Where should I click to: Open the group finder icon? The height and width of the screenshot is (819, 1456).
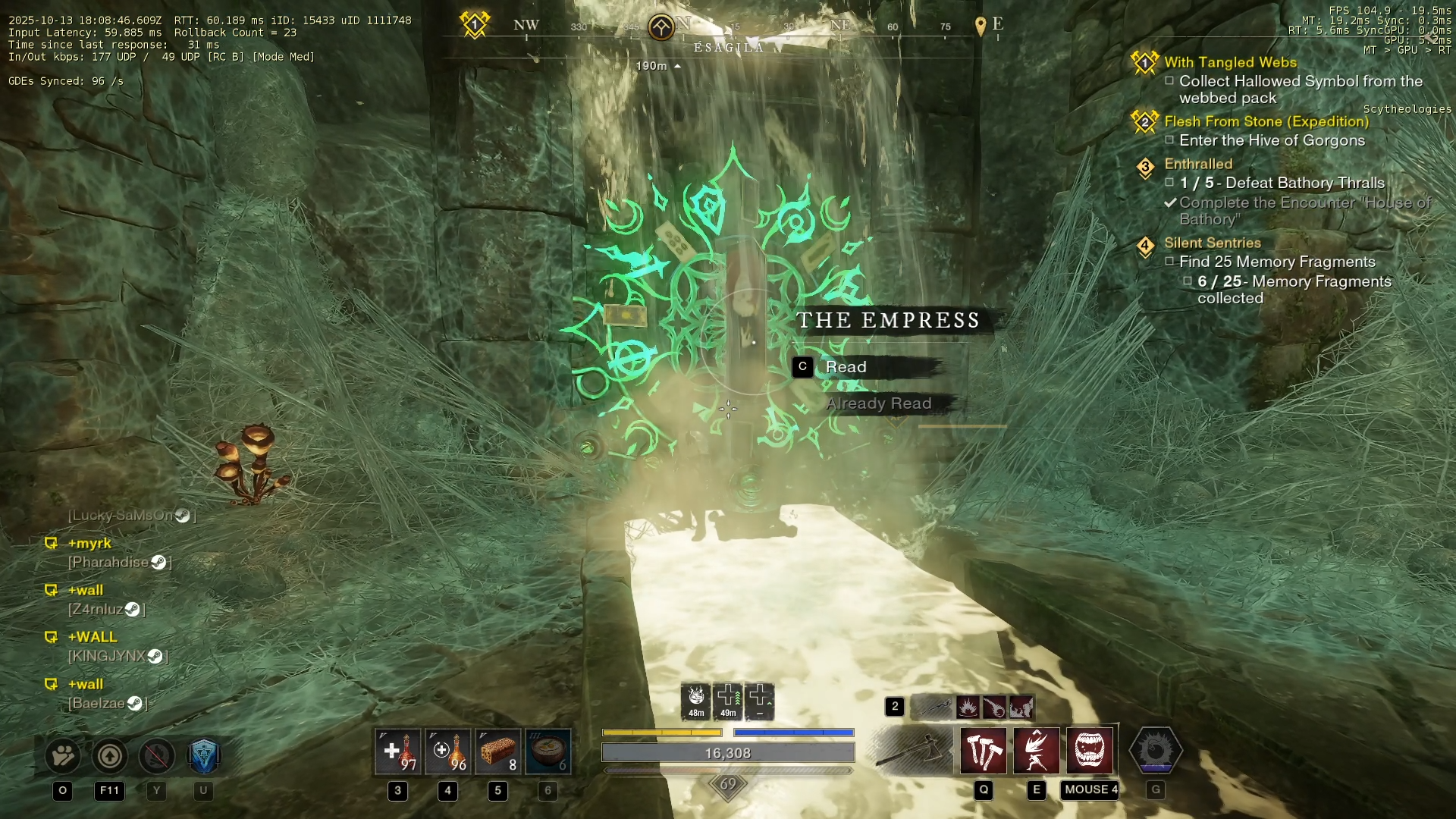(x=63, y=755)
